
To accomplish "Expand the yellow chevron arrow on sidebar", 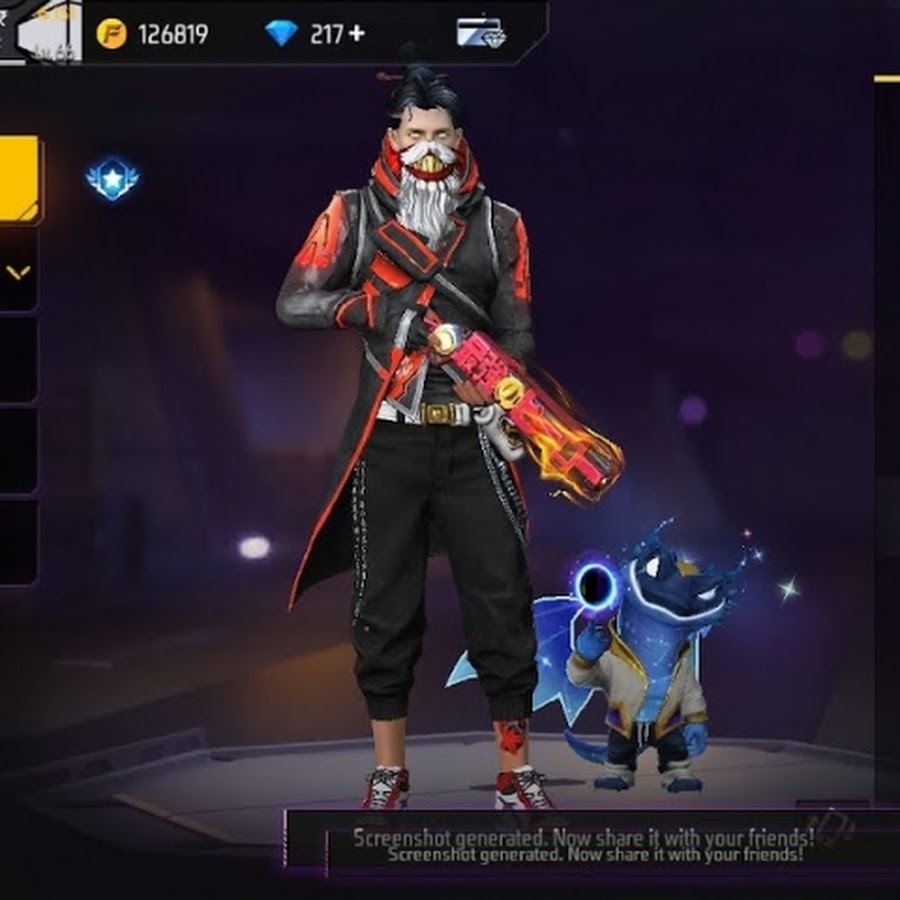I will 18,271.
